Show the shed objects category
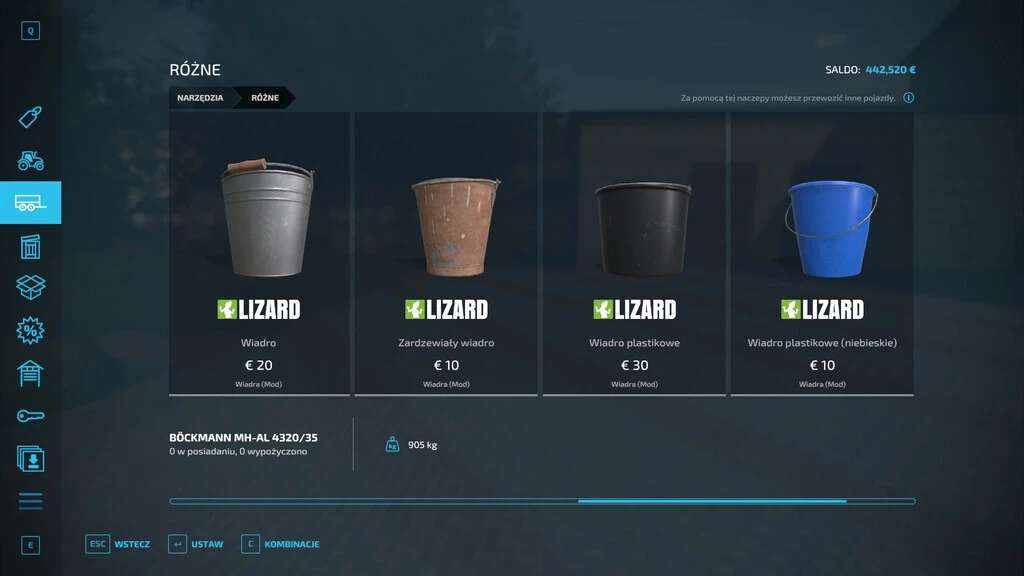Screen dimensions: 1024x576 coord(30,246)
